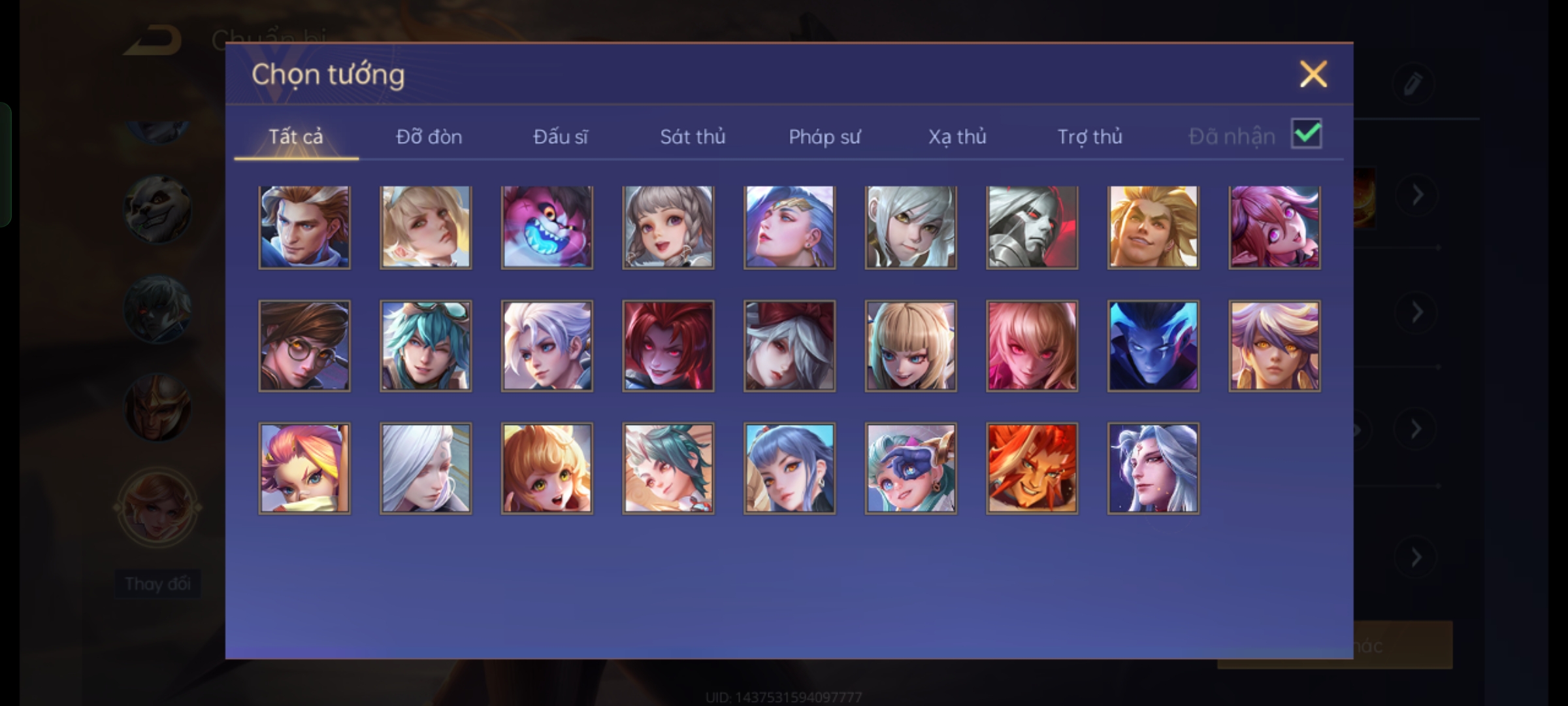Select the silver-armored red-eyed knight hero
The height and width of the screenshot is (706, 1568).
click(x=1032, y=227)
